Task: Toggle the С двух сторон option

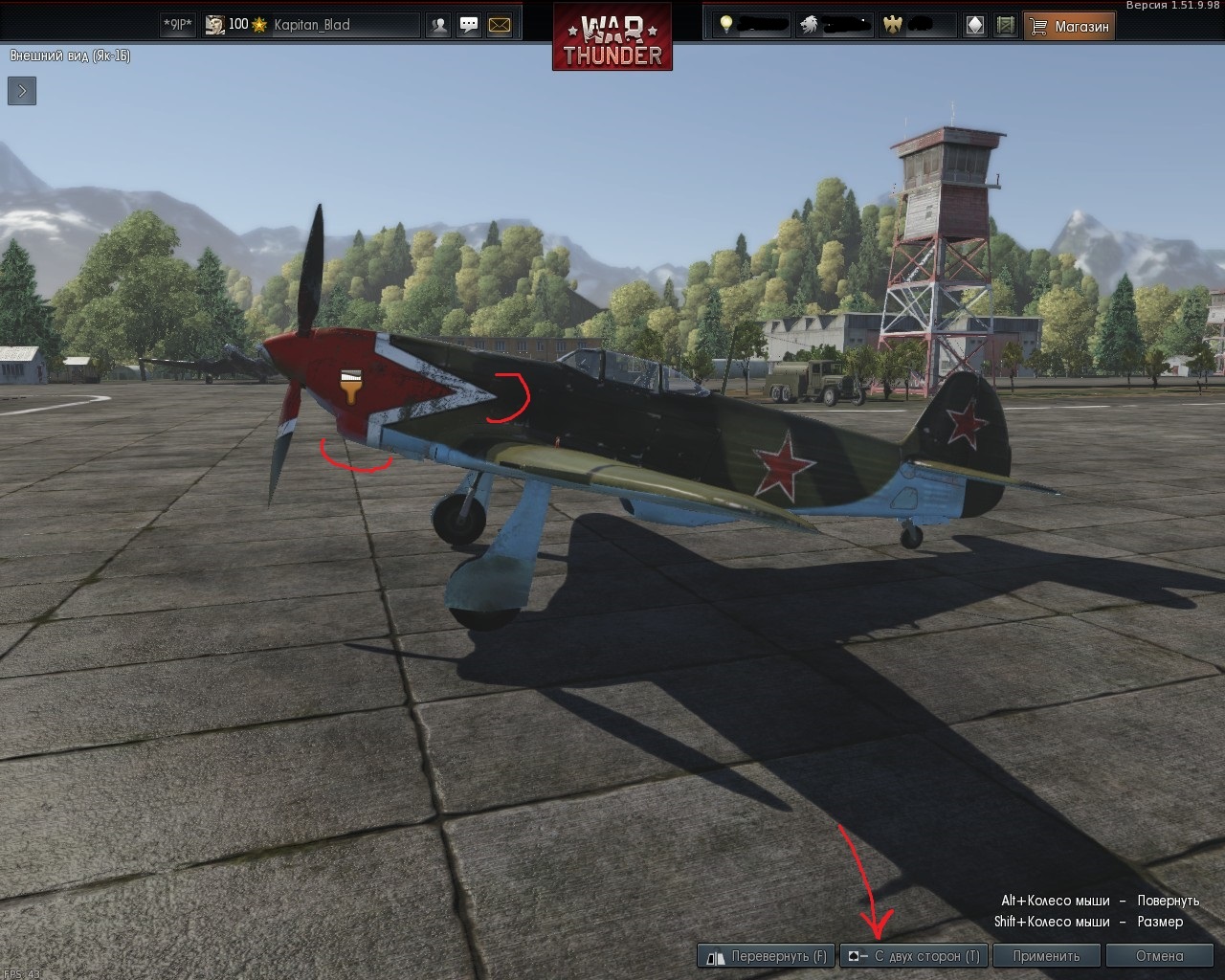Action: point(913,955)
